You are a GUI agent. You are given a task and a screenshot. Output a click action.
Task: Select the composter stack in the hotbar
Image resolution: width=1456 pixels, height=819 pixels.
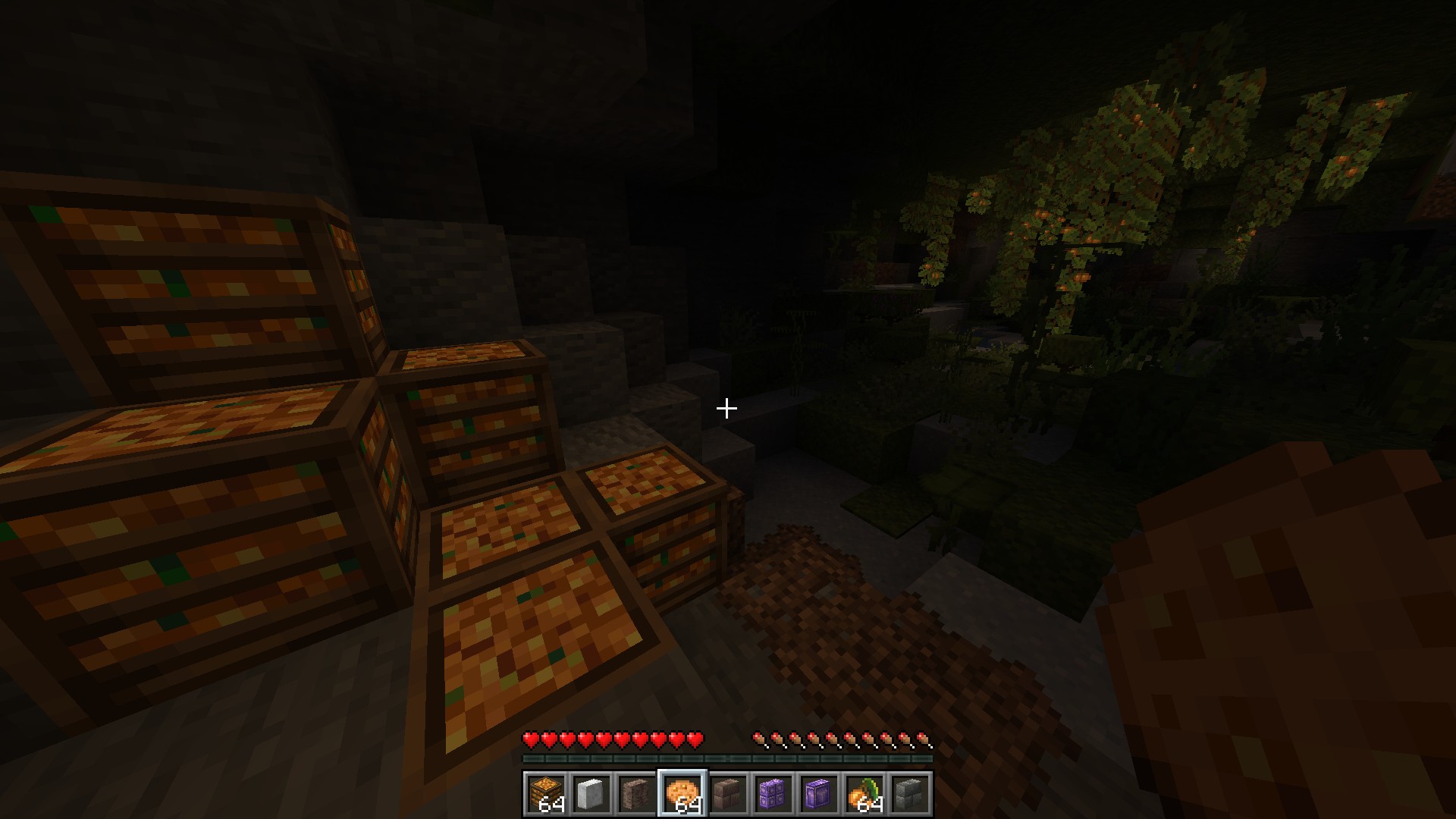(x=546, y=794)
